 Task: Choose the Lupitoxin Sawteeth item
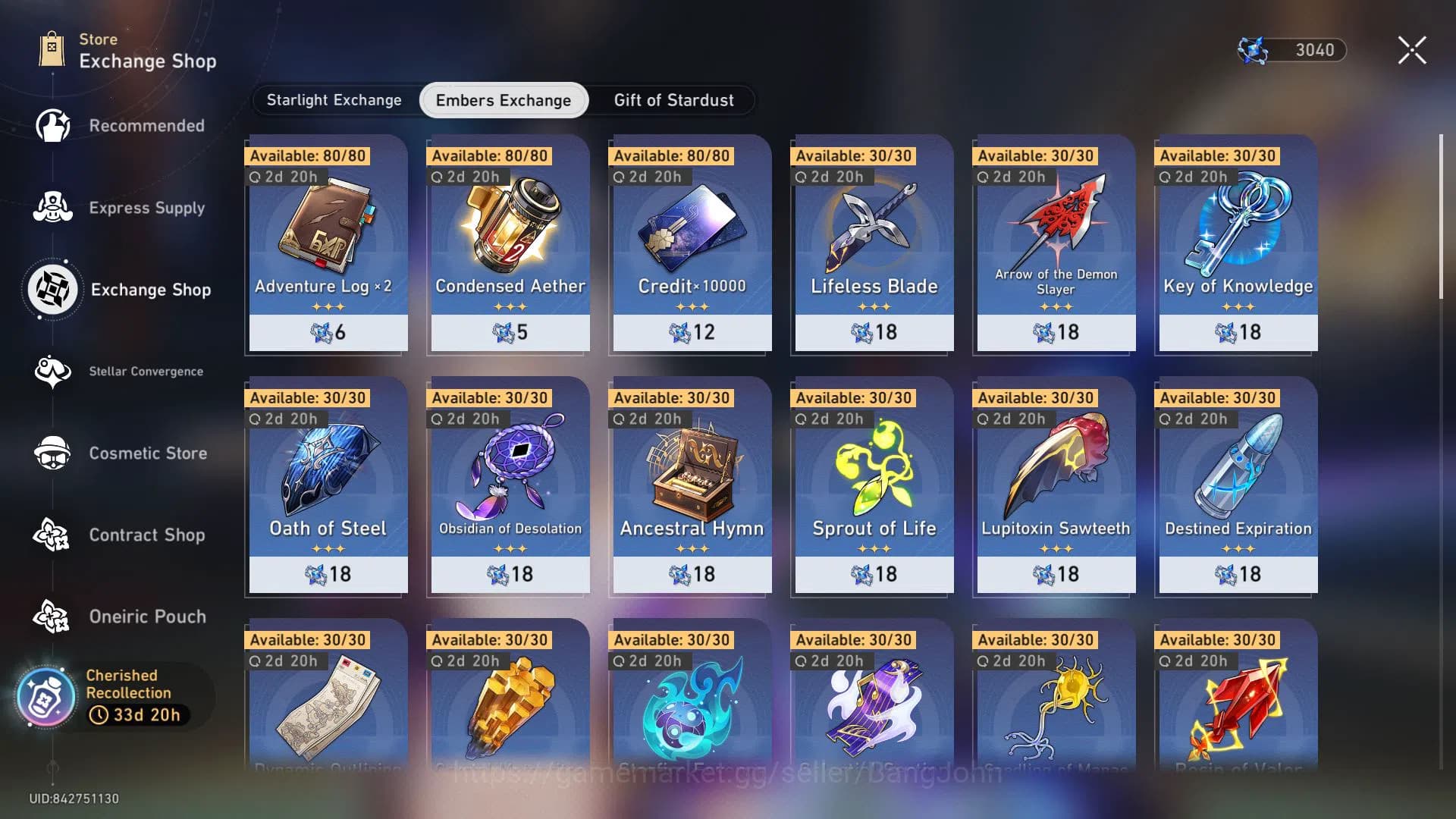[x=1056, y=485]
